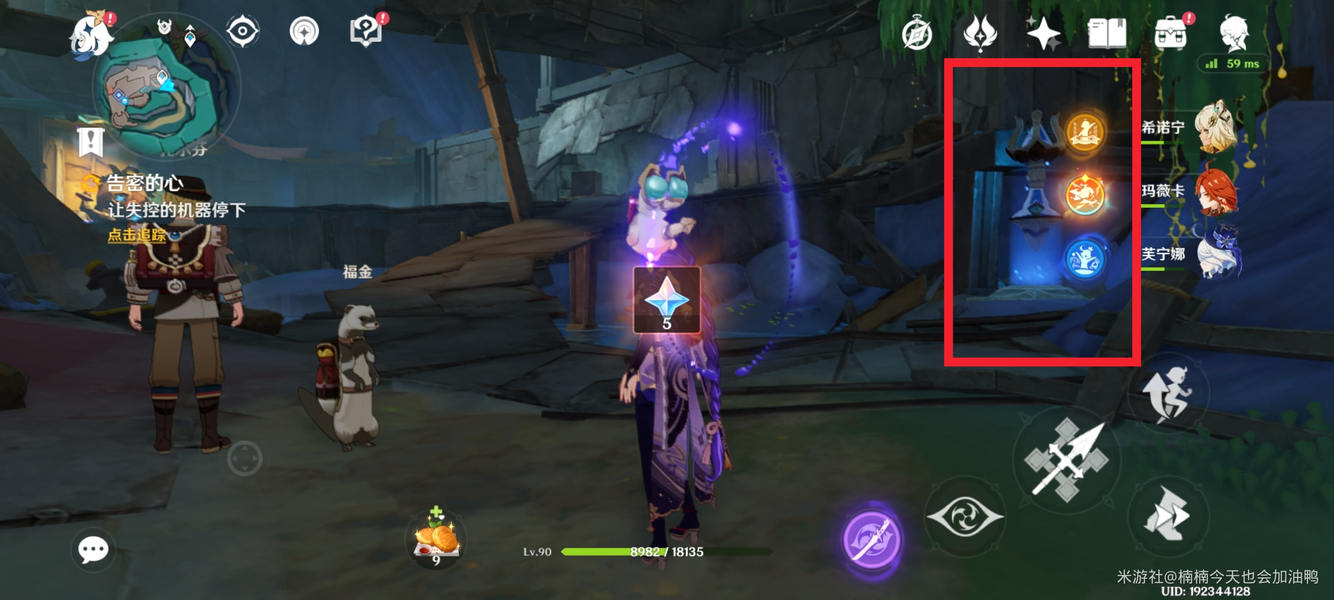Switch to character 希诺宁
The width and height of the screenshot is (1334, 600).
tap(1215, 130)
